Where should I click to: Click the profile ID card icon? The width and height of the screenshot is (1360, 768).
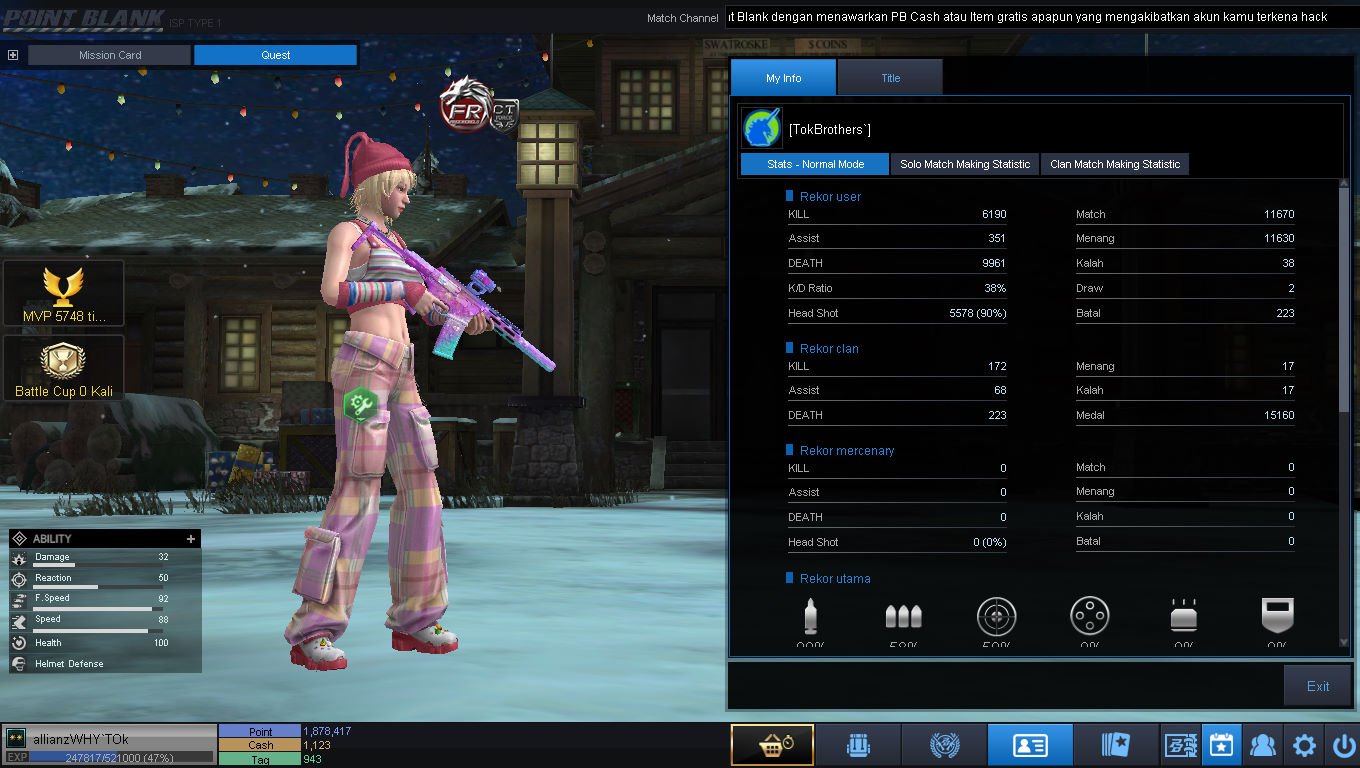(x=1030, y=745)
